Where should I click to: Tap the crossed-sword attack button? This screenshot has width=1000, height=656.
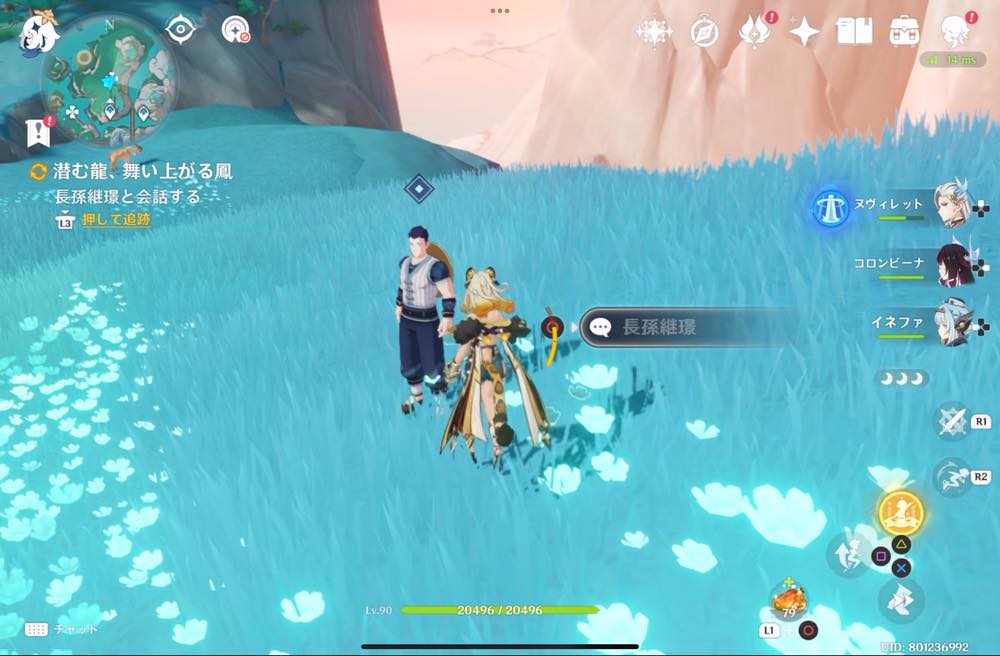951,421
